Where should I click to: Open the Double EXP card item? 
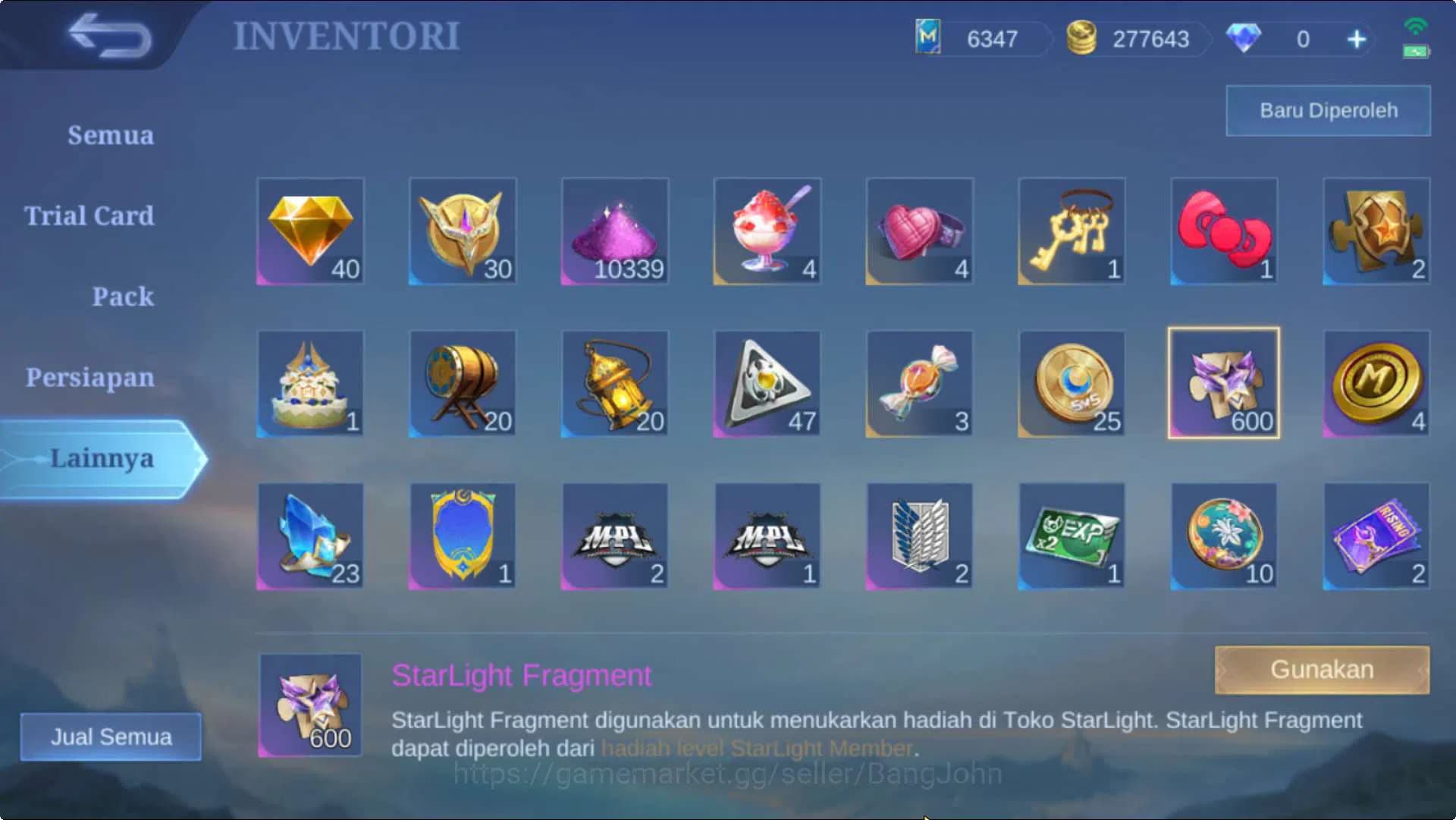click(1072, 535)
